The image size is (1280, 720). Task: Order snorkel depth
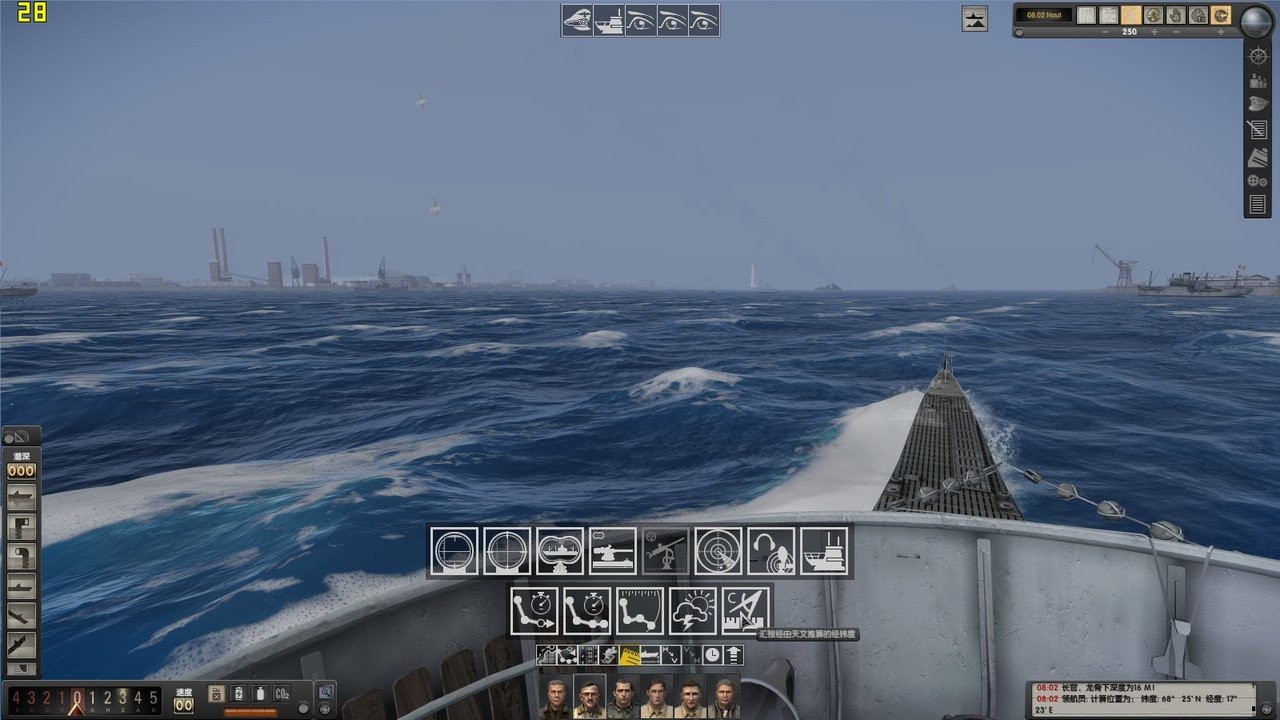pos(21,557)
